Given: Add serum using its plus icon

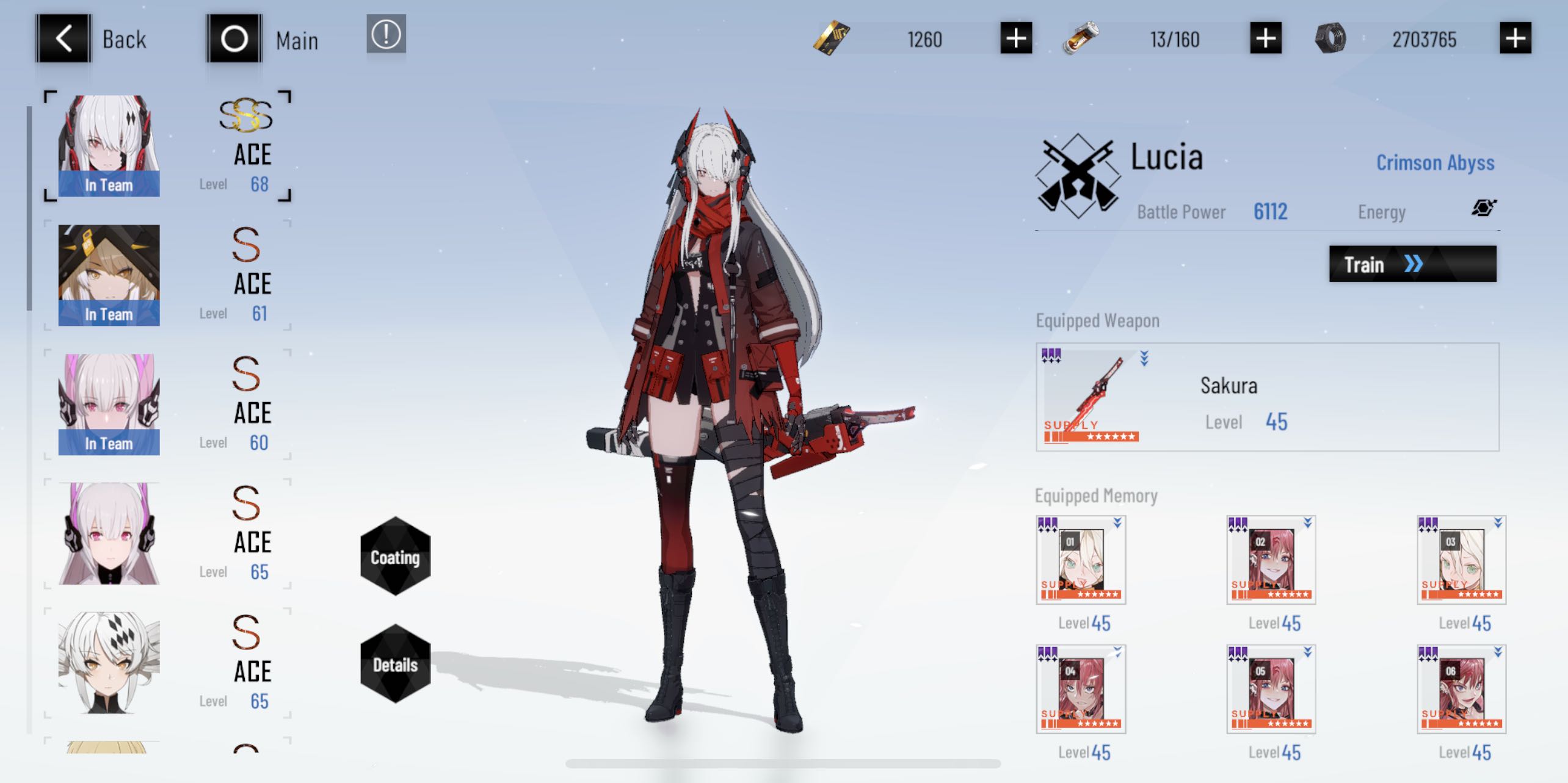Looking at the screenshot, I should tap(1264, 38).
